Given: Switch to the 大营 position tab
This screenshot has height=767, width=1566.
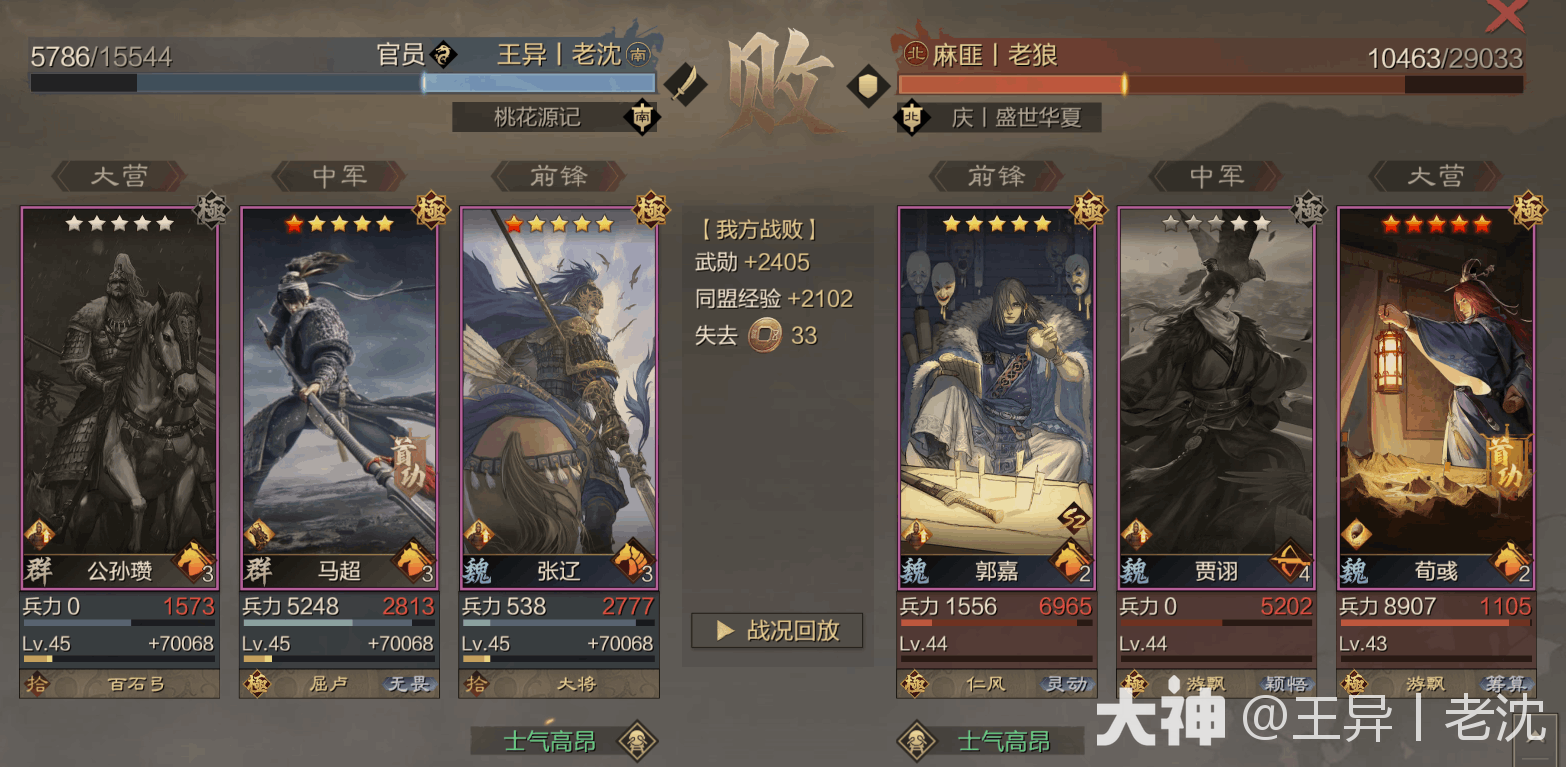Looking at the screenshot, I should coord(120,175).
